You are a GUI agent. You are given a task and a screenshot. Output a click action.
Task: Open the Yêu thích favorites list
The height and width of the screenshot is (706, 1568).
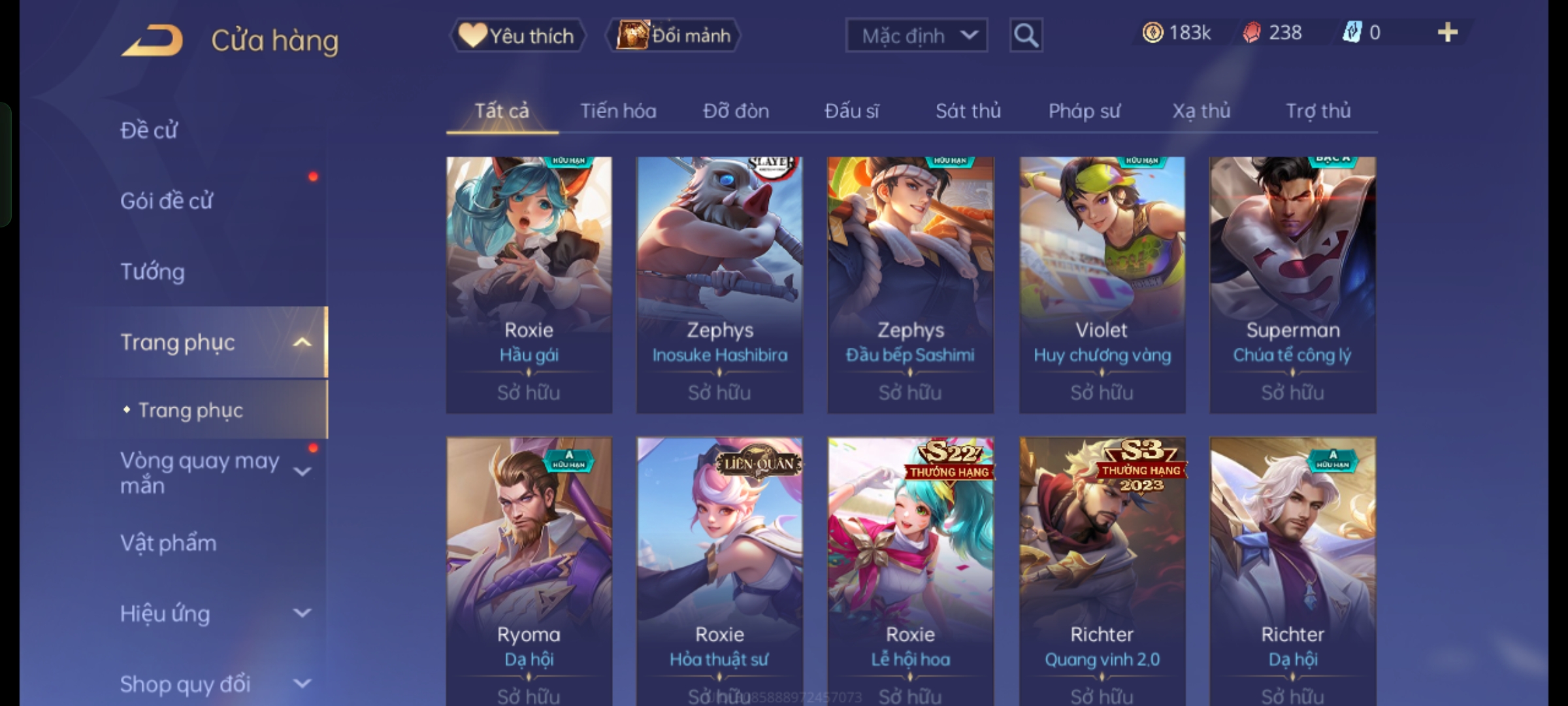[x=517, y=35]
